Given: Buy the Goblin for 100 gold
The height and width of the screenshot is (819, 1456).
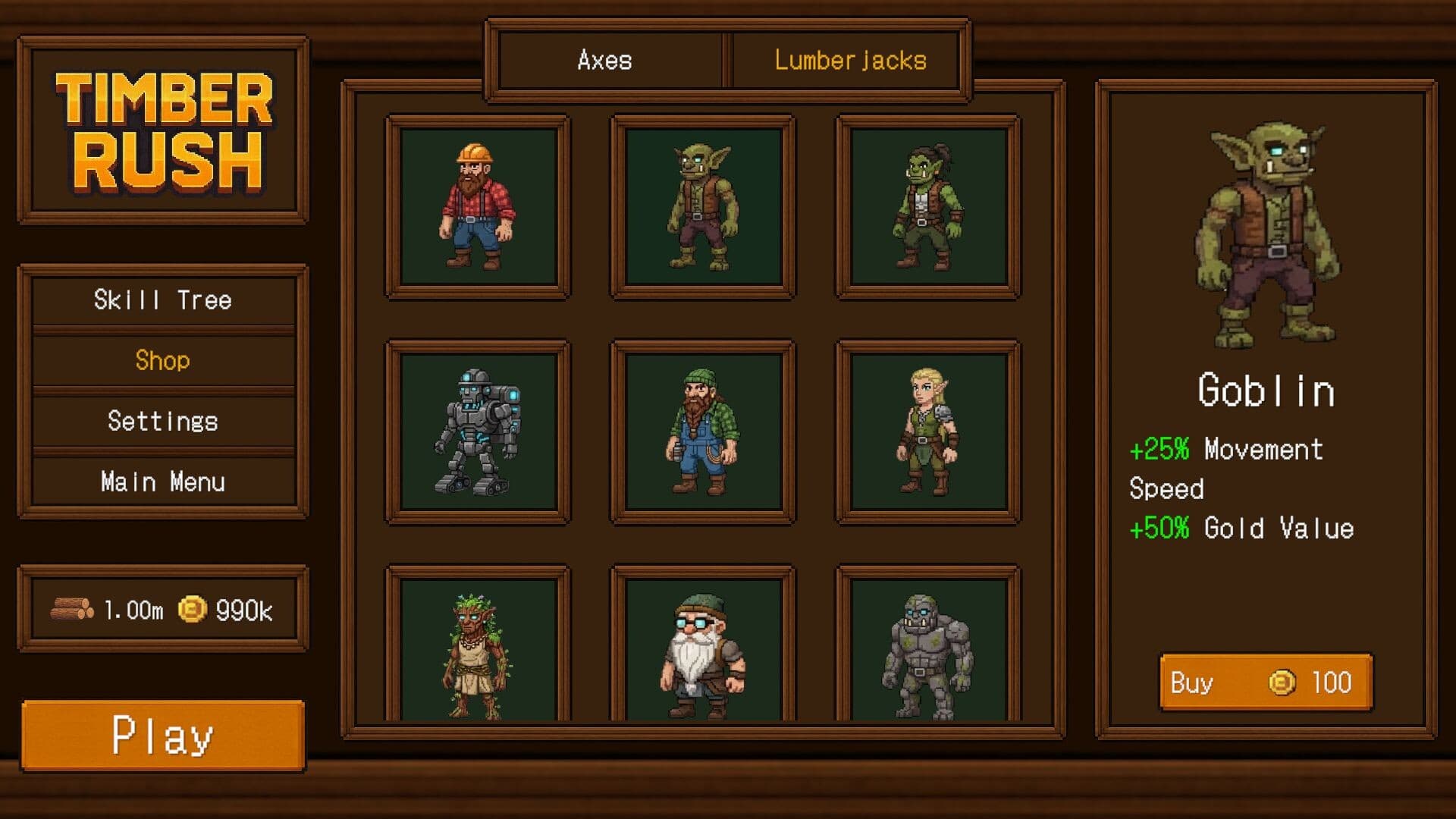Looking at the screenshot, I should click(x=1265, y=682).
